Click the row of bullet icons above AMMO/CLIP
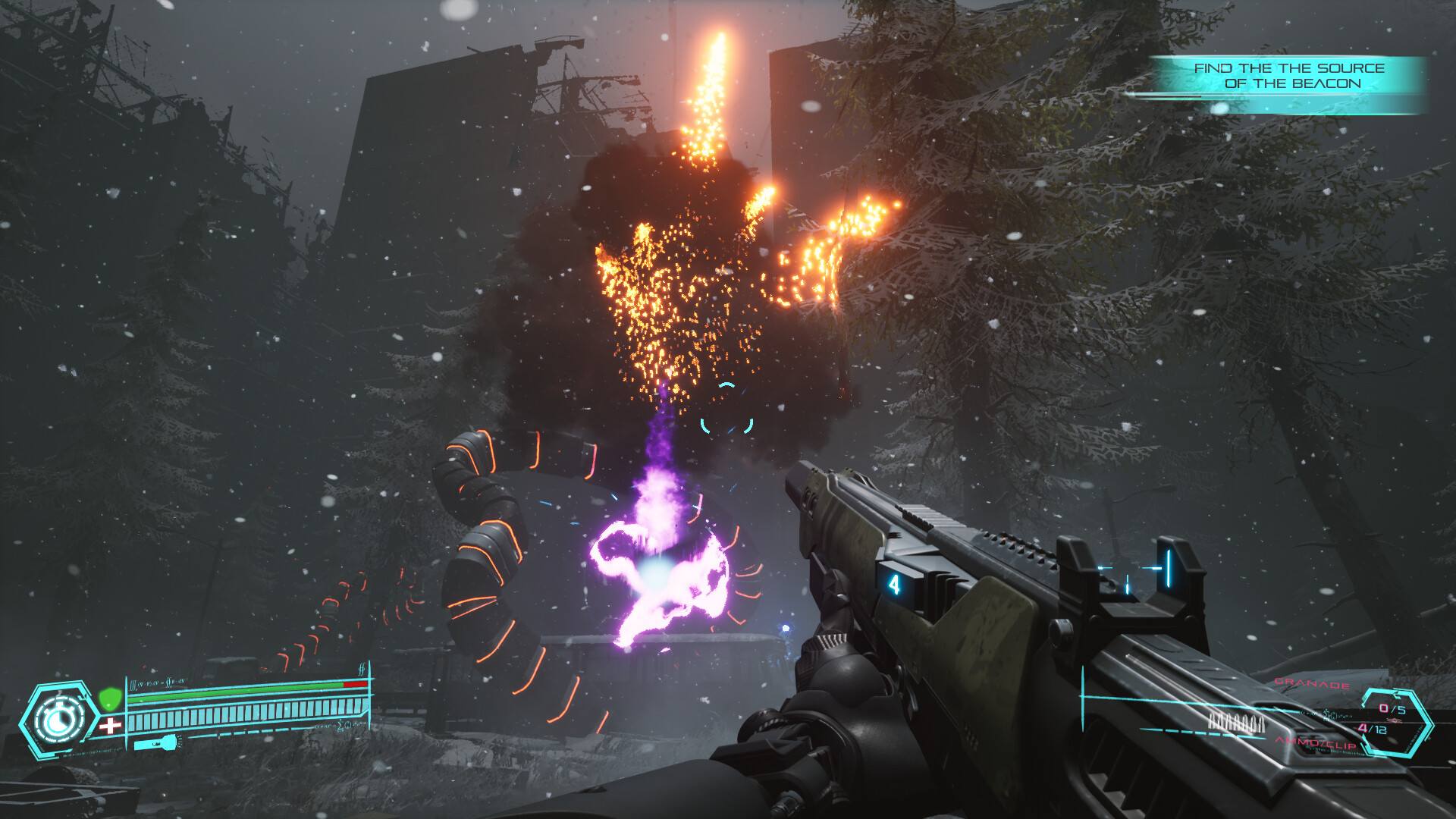The height and width of the screenshot is (819, 1456). (1238, 722)
